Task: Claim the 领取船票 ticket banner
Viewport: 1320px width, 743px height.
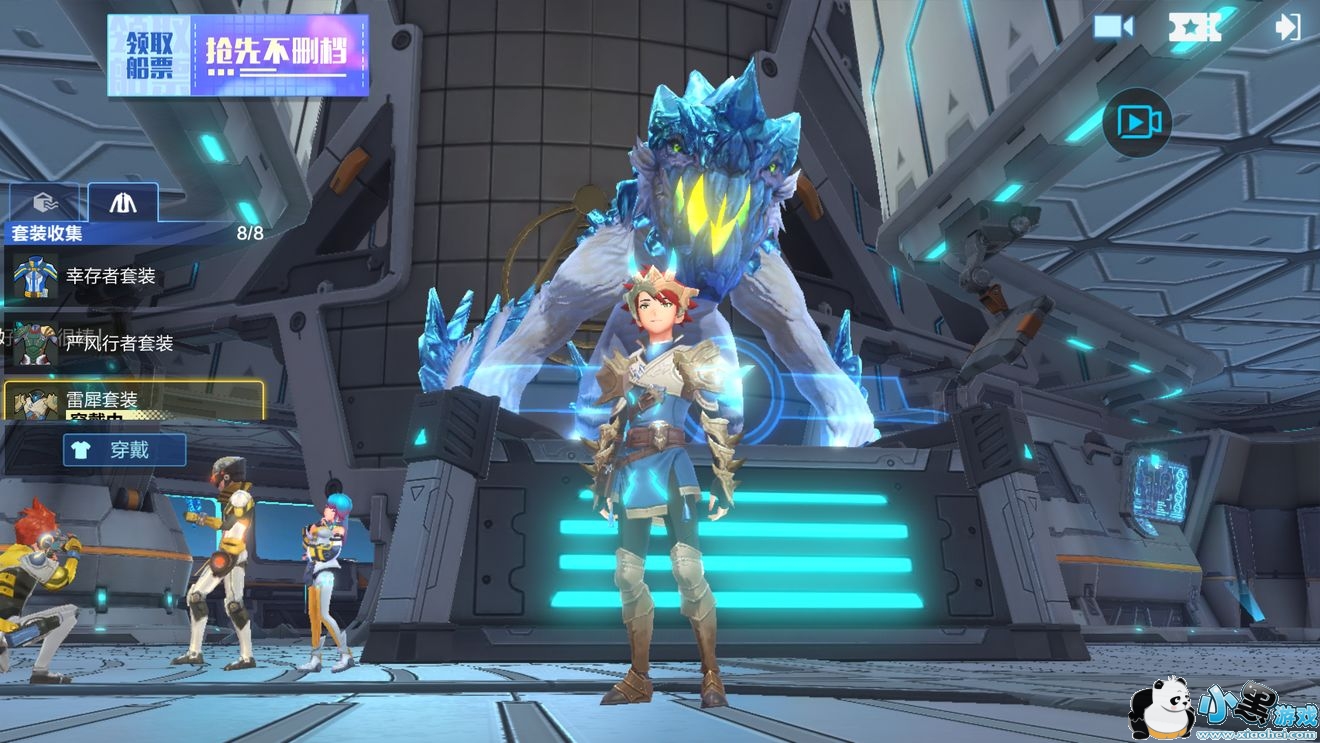Action: (x=238, y=55)
